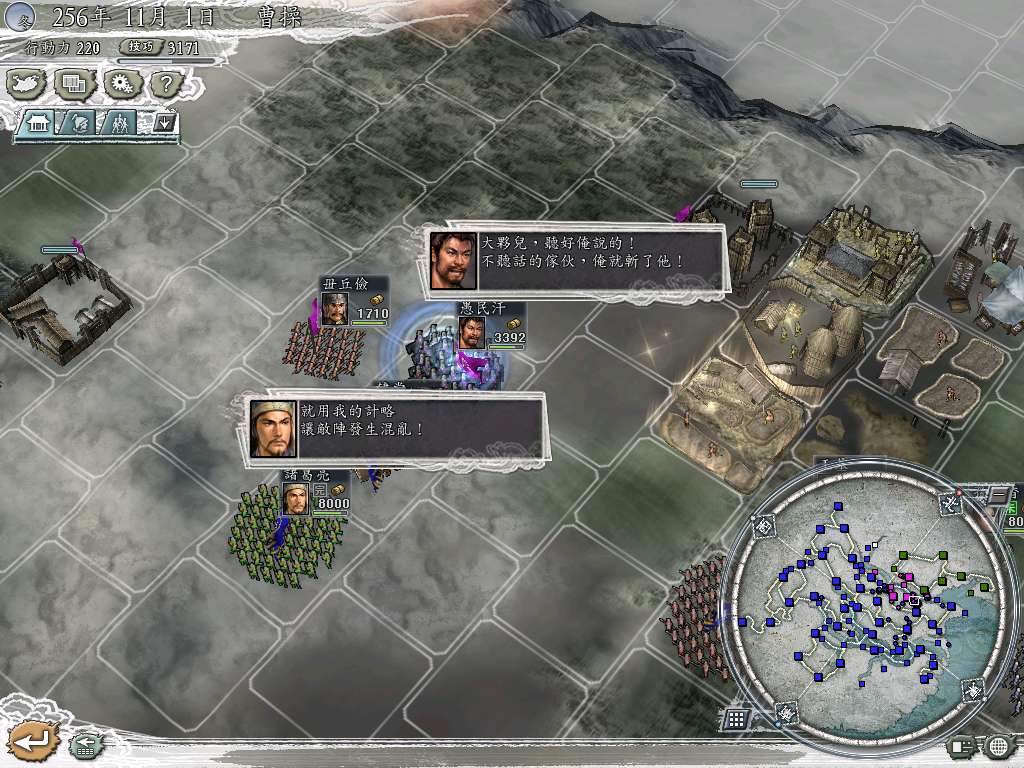Switch to the city building tab
The height and width of the screenshot is (768, 1024).
click(40, 124)
